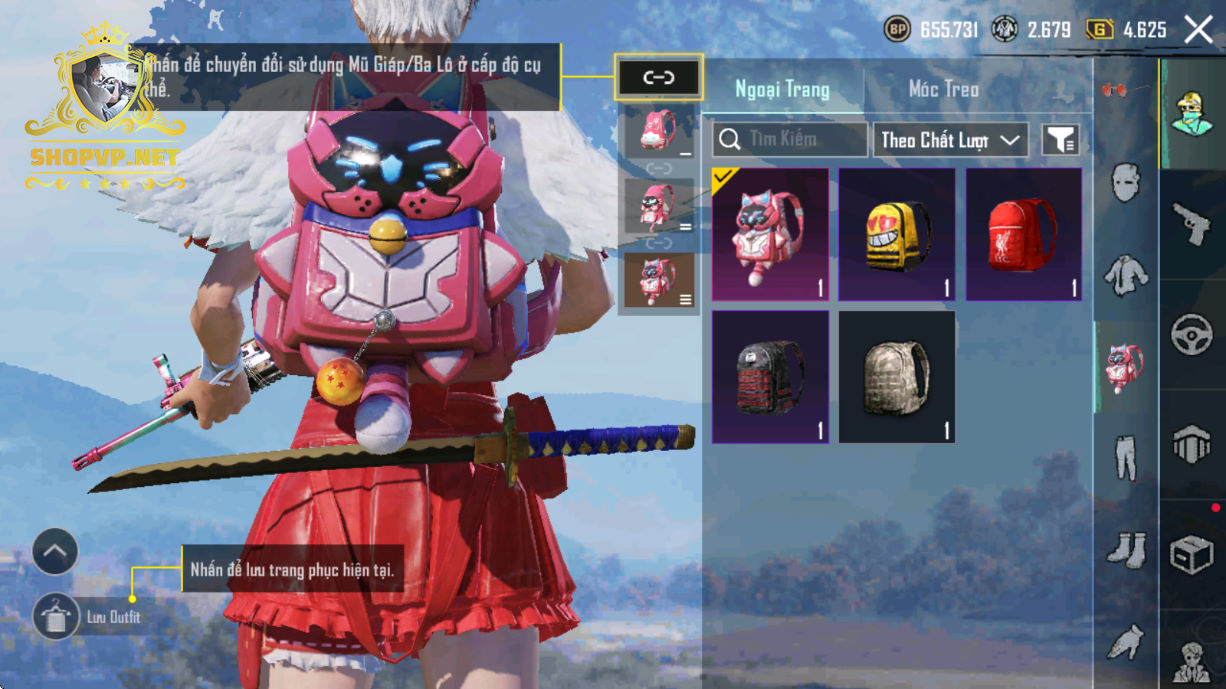Pick the black and red striped backpack
This screenshot has height=689, width=1226.
tap(770, 376)
